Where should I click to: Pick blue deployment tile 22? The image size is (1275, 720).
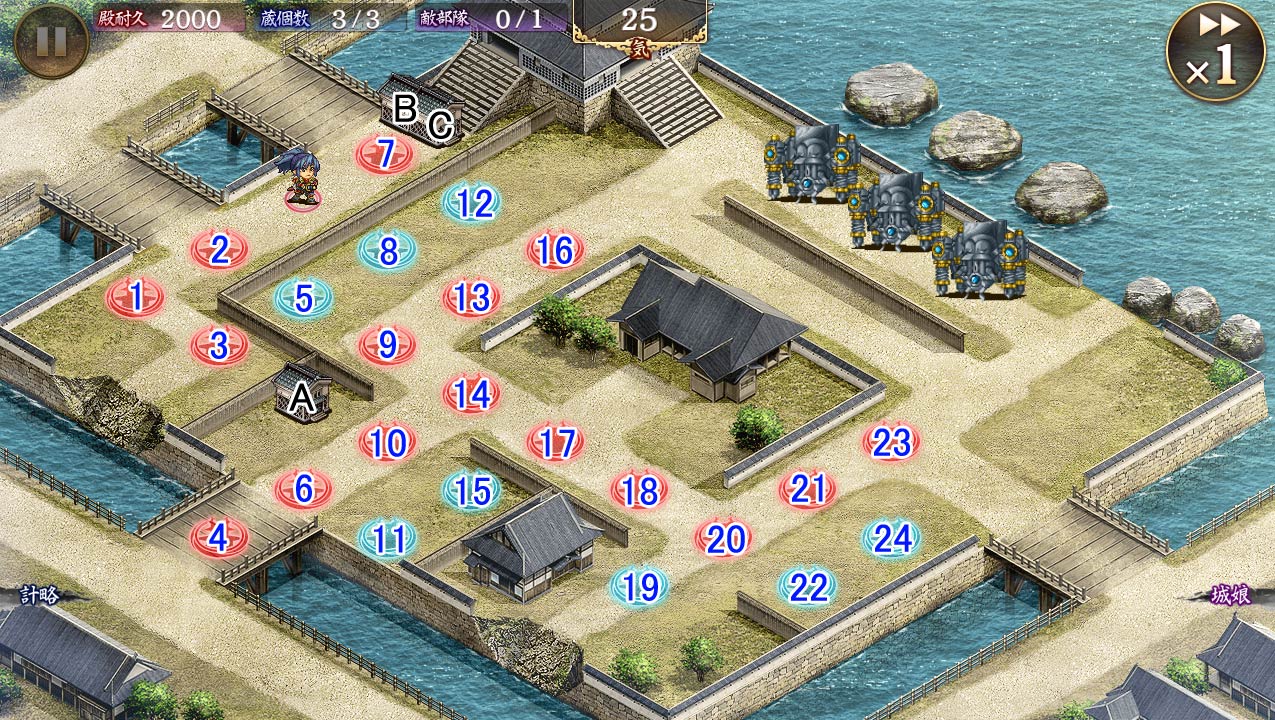pyautogui.click(x=807, y=587)
